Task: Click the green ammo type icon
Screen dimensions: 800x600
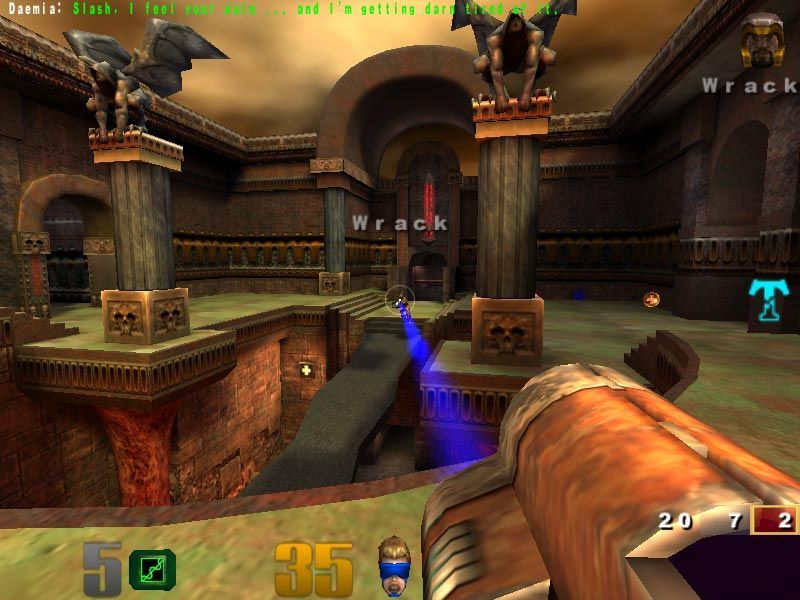Action: pos(152,568)
